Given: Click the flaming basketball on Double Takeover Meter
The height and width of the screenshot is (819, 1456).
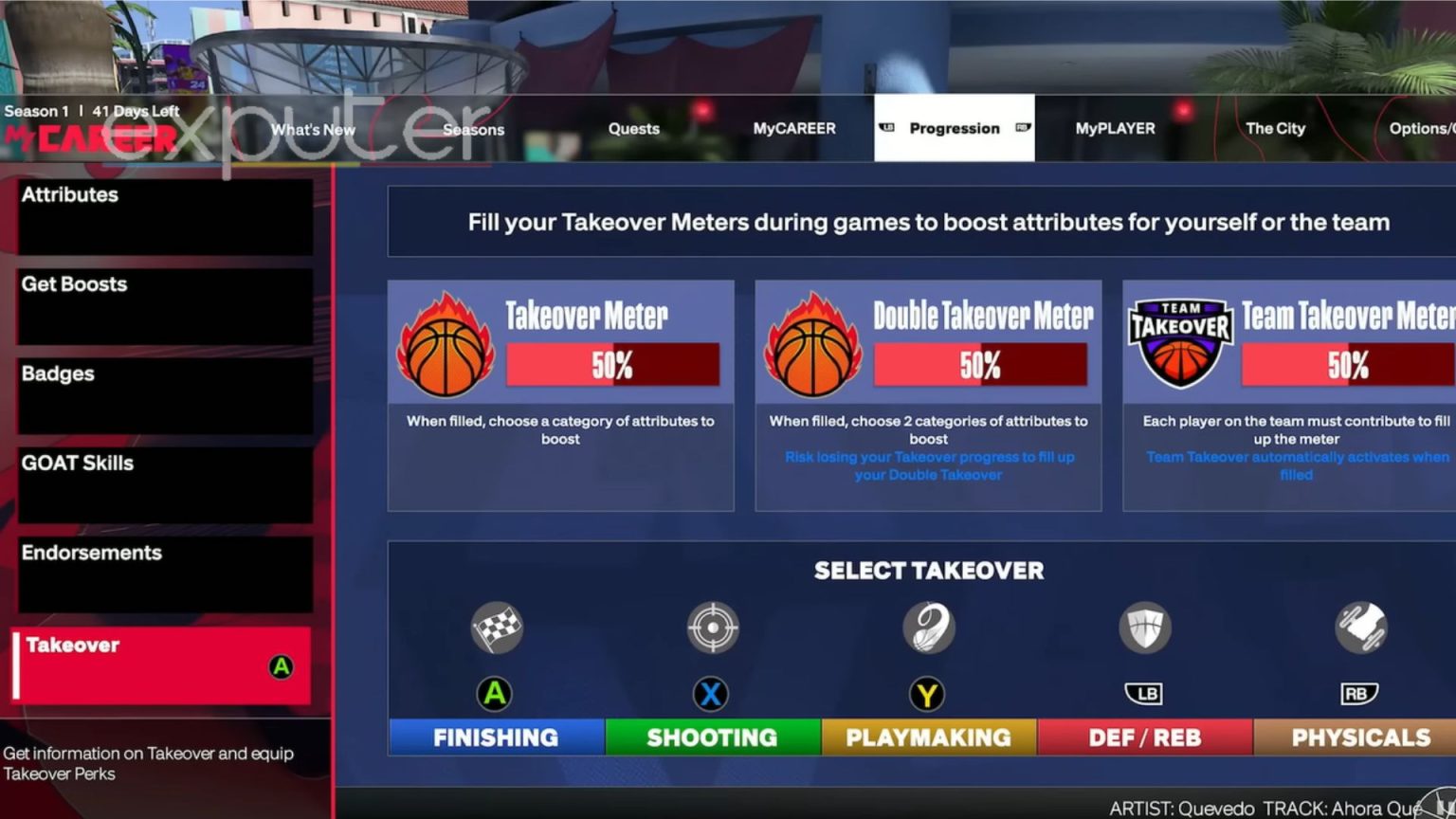Looking at the screenshot, I should 811,343.
